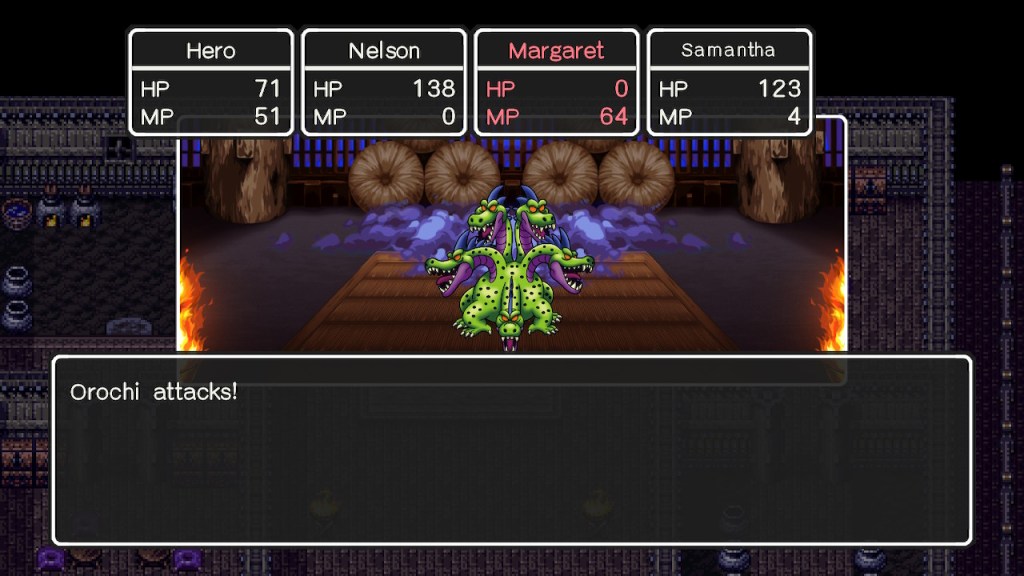Select the Hero party status panel
The image size is (1024, 576).
point(211,82)
